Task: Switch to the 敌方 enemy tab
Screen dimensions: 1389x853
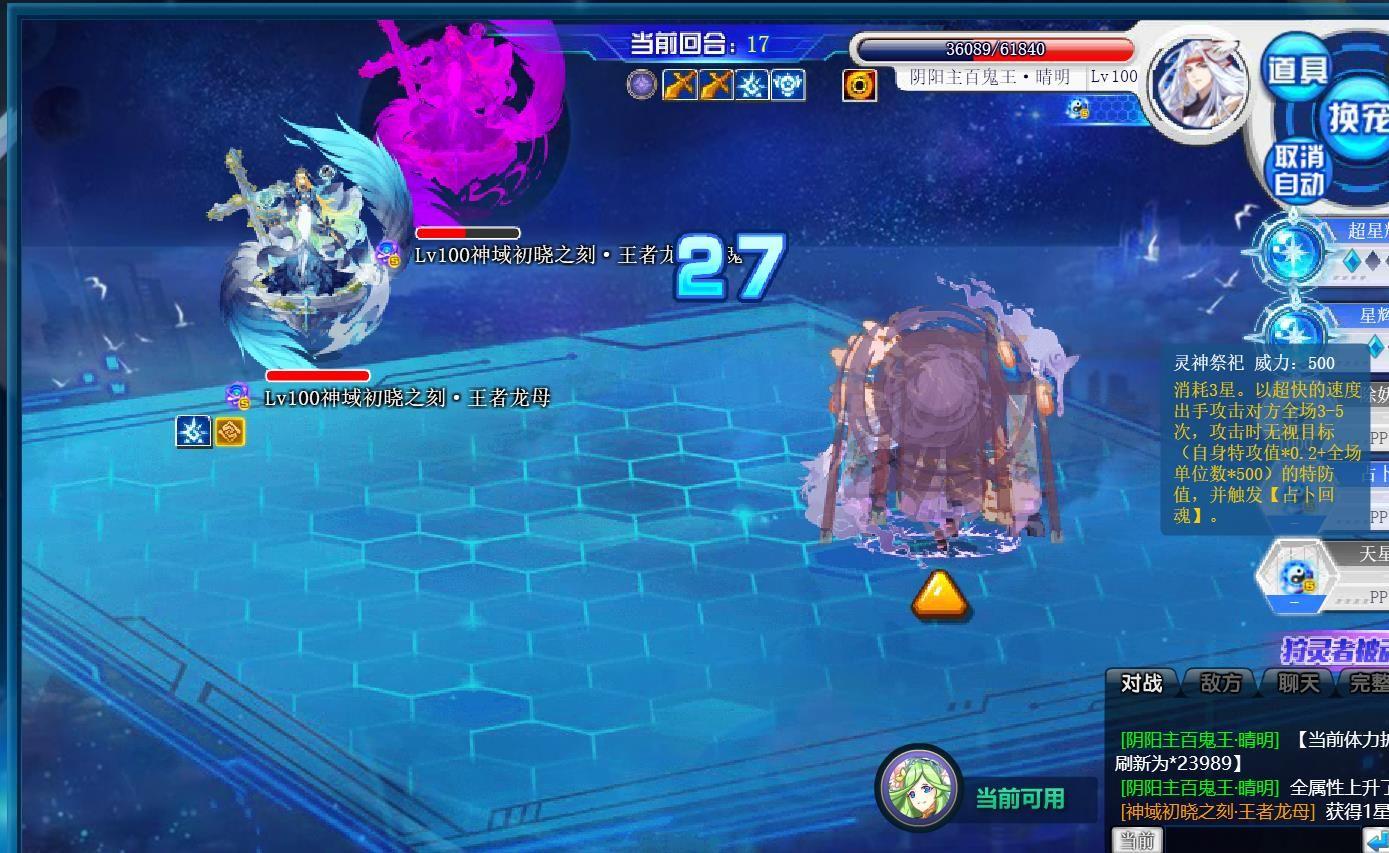Action: point(1220,683)
